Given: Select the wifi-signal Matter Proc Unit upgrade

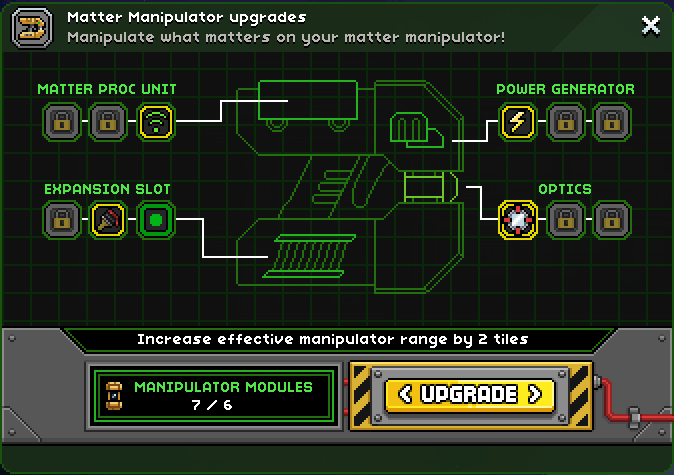Looking at the screenshot, I should point(155,123).
